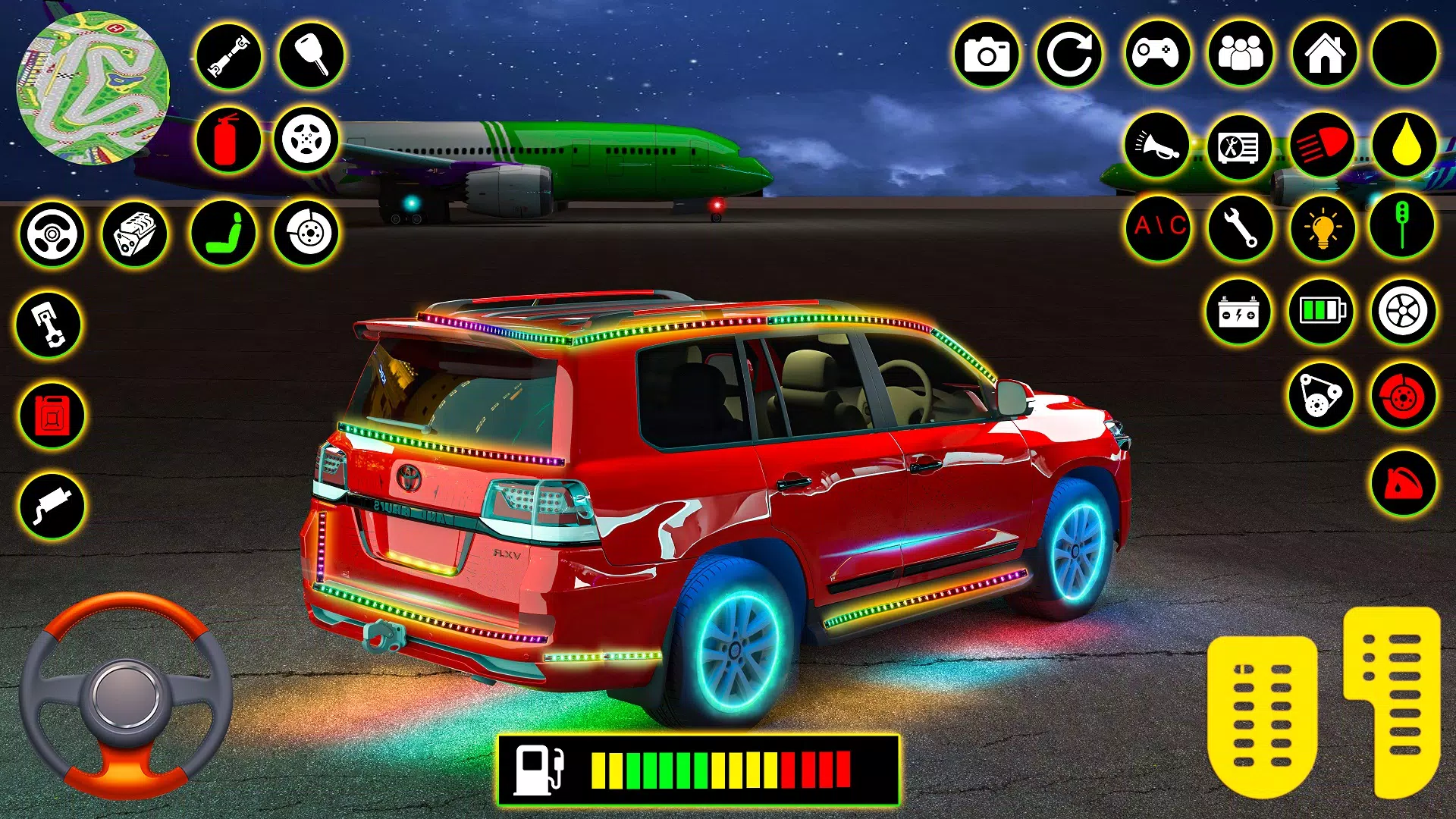The height and width of the screenshot is (819, 1456).
Task: Open the wrench repair tool
Action: tap(1241, 227)
